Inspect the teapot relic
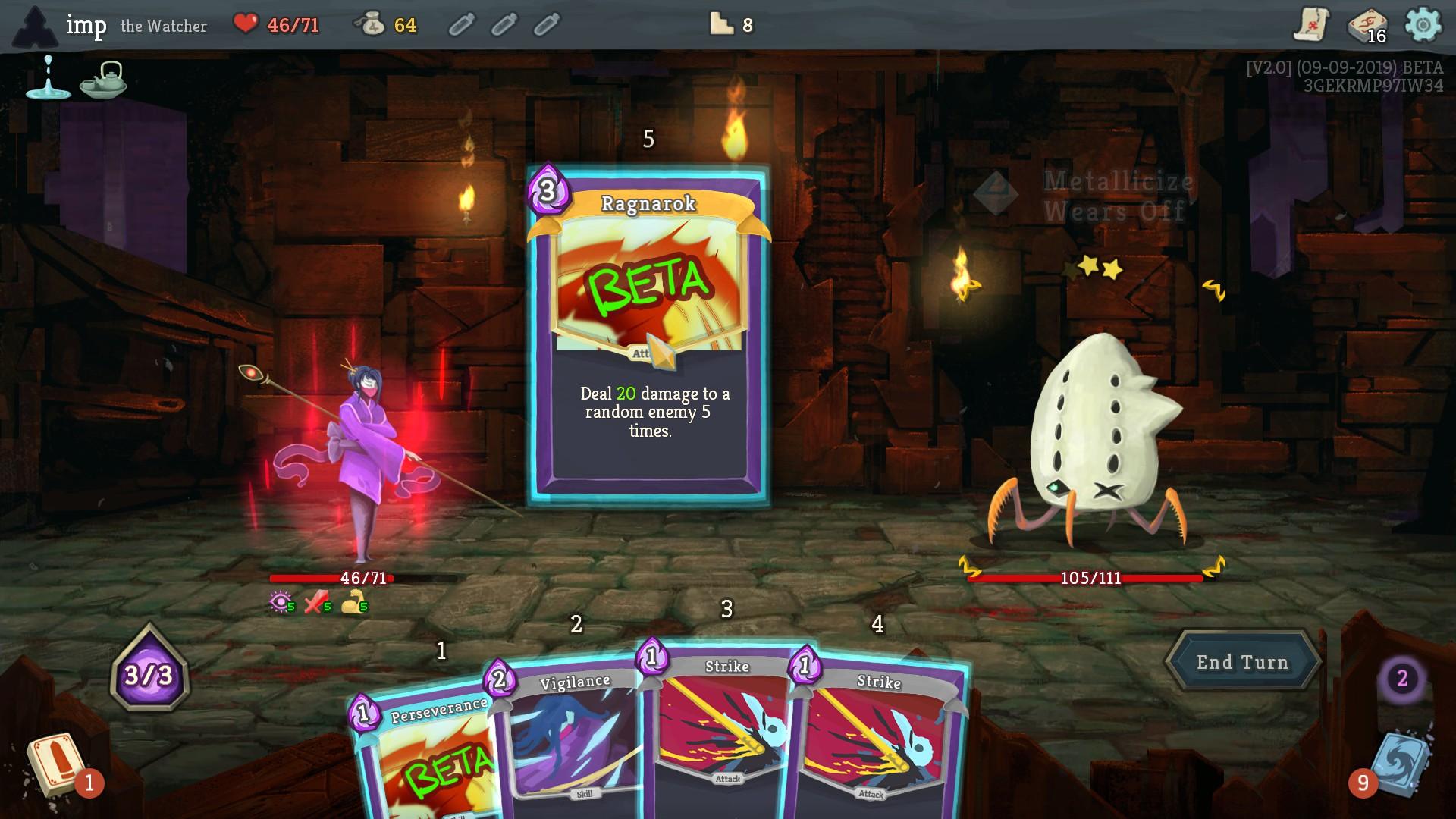1456x819 pixels. pos(104,79)
